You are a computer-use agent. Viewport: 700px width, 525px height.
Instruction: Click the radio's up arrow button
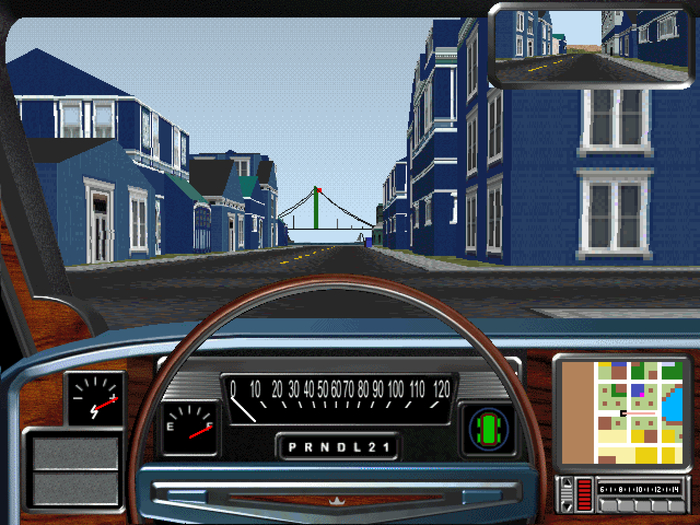pos(567,484)
